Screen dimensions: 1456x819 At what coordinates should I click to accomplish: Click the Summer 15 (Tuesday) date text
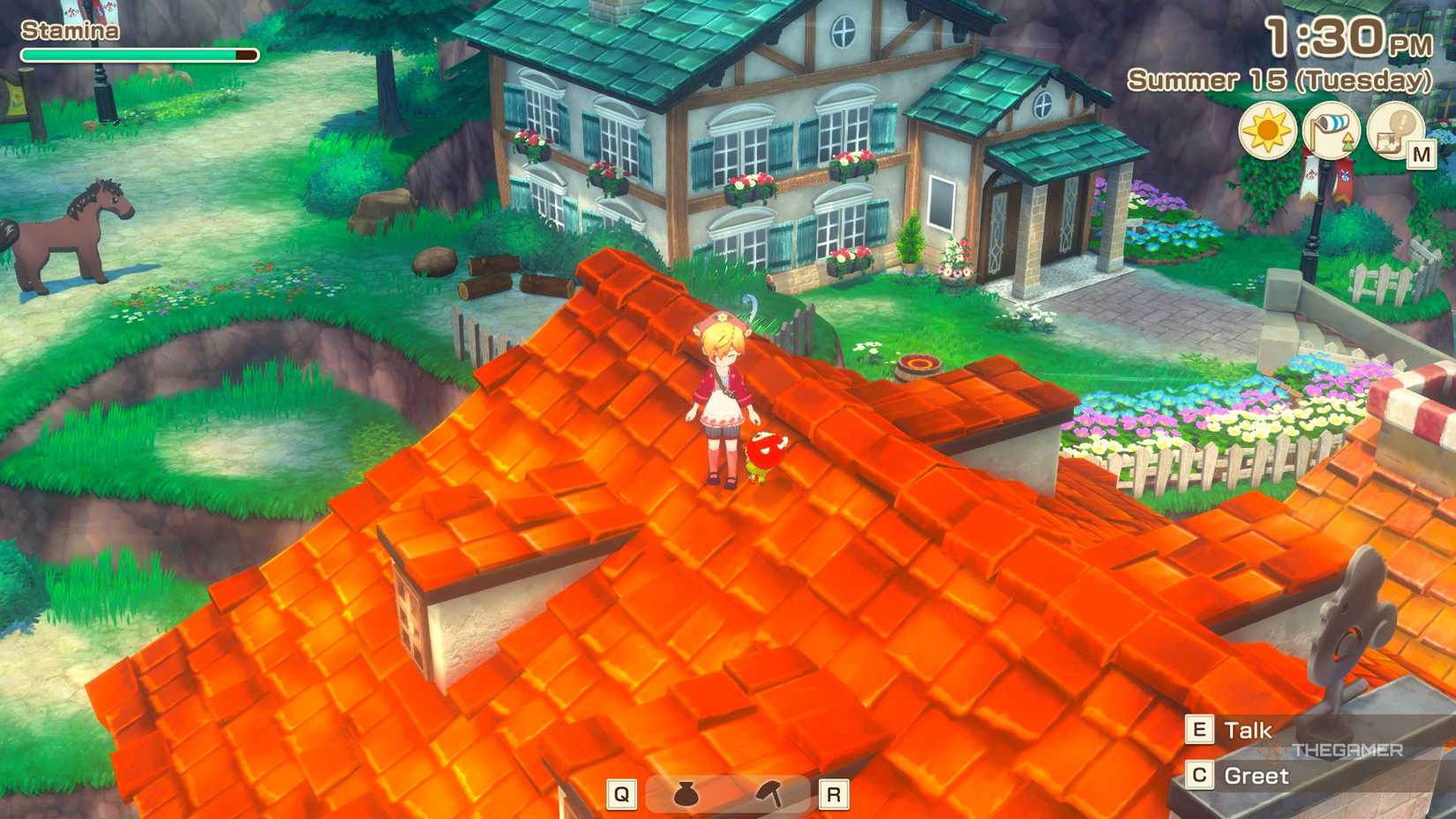tap(1280, 81)
